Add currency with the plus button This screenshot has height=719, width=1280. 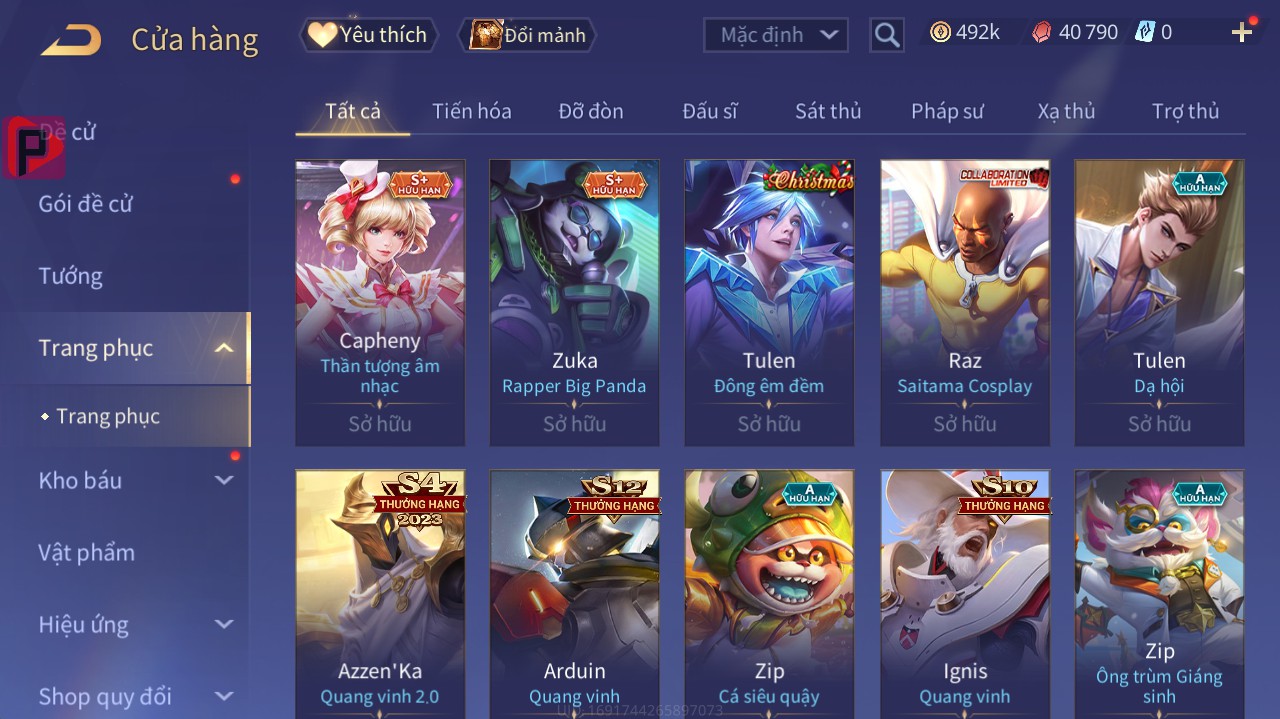(1242, 33)
